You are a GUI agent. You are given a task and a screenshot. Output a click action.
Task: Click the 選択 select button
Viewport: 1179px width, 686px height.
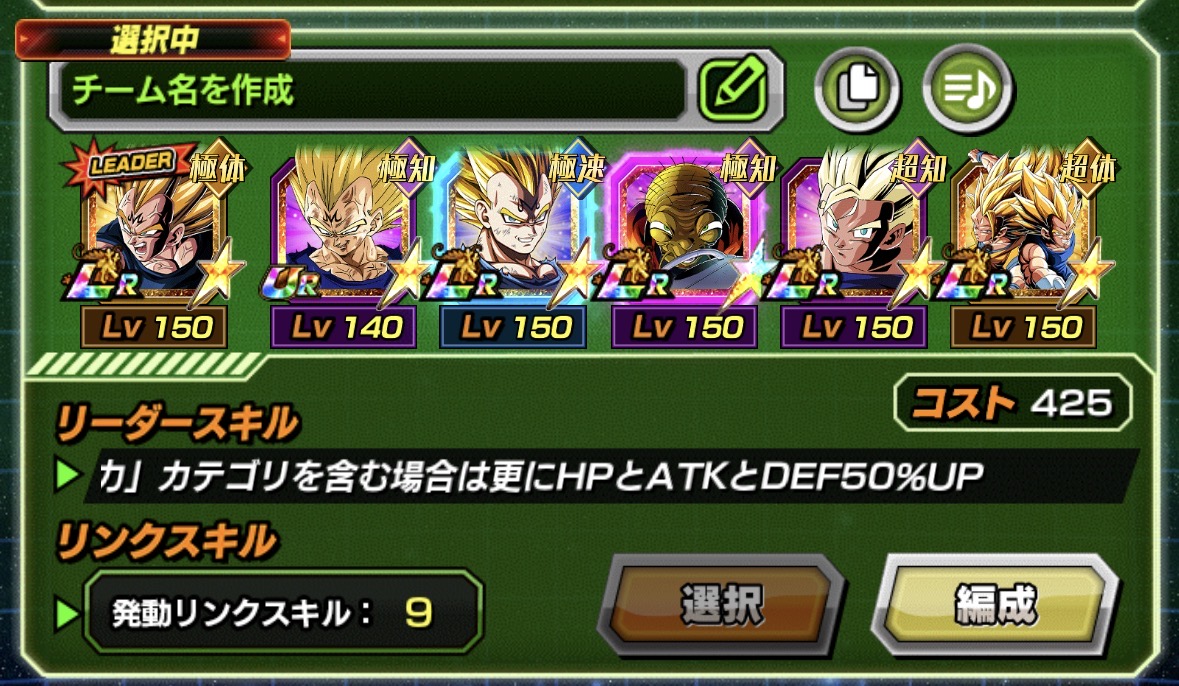721,603
